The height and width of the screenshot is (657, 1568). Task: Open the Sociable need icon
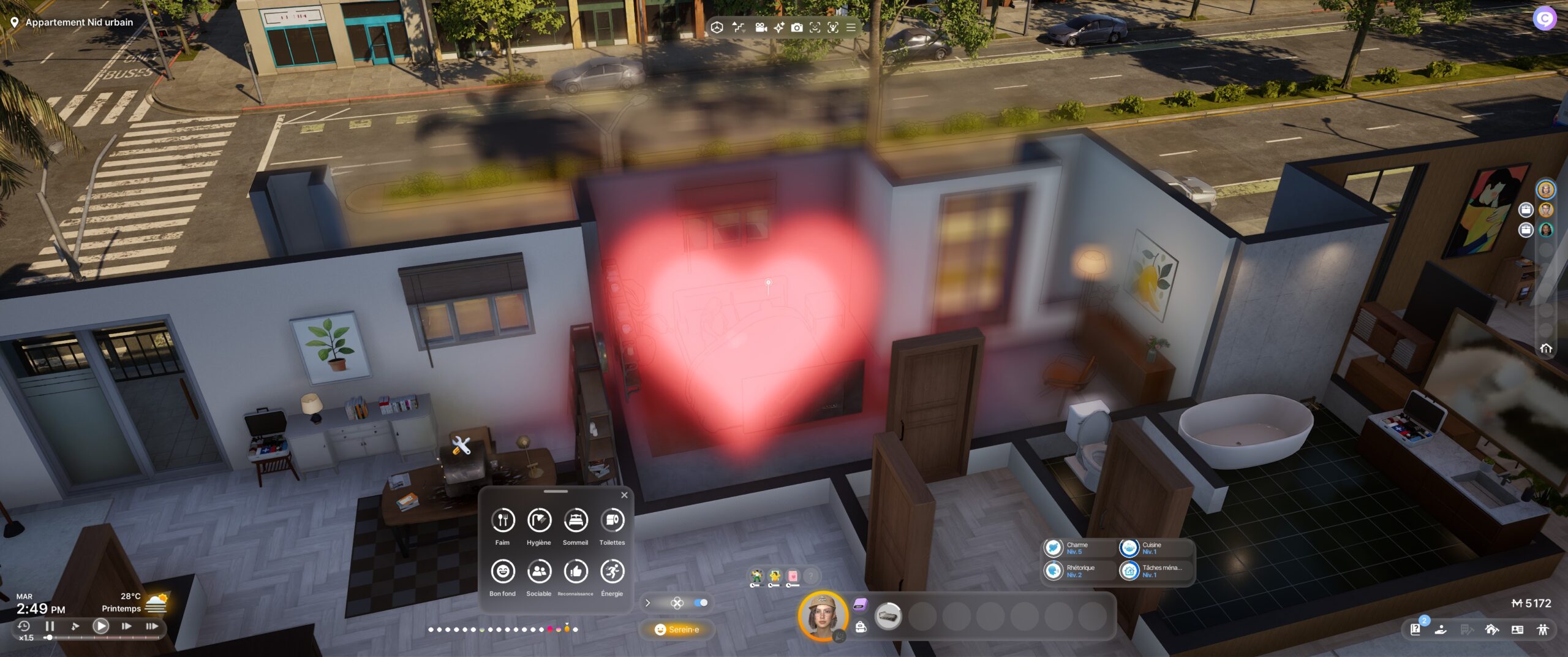[x=539, y=572]
